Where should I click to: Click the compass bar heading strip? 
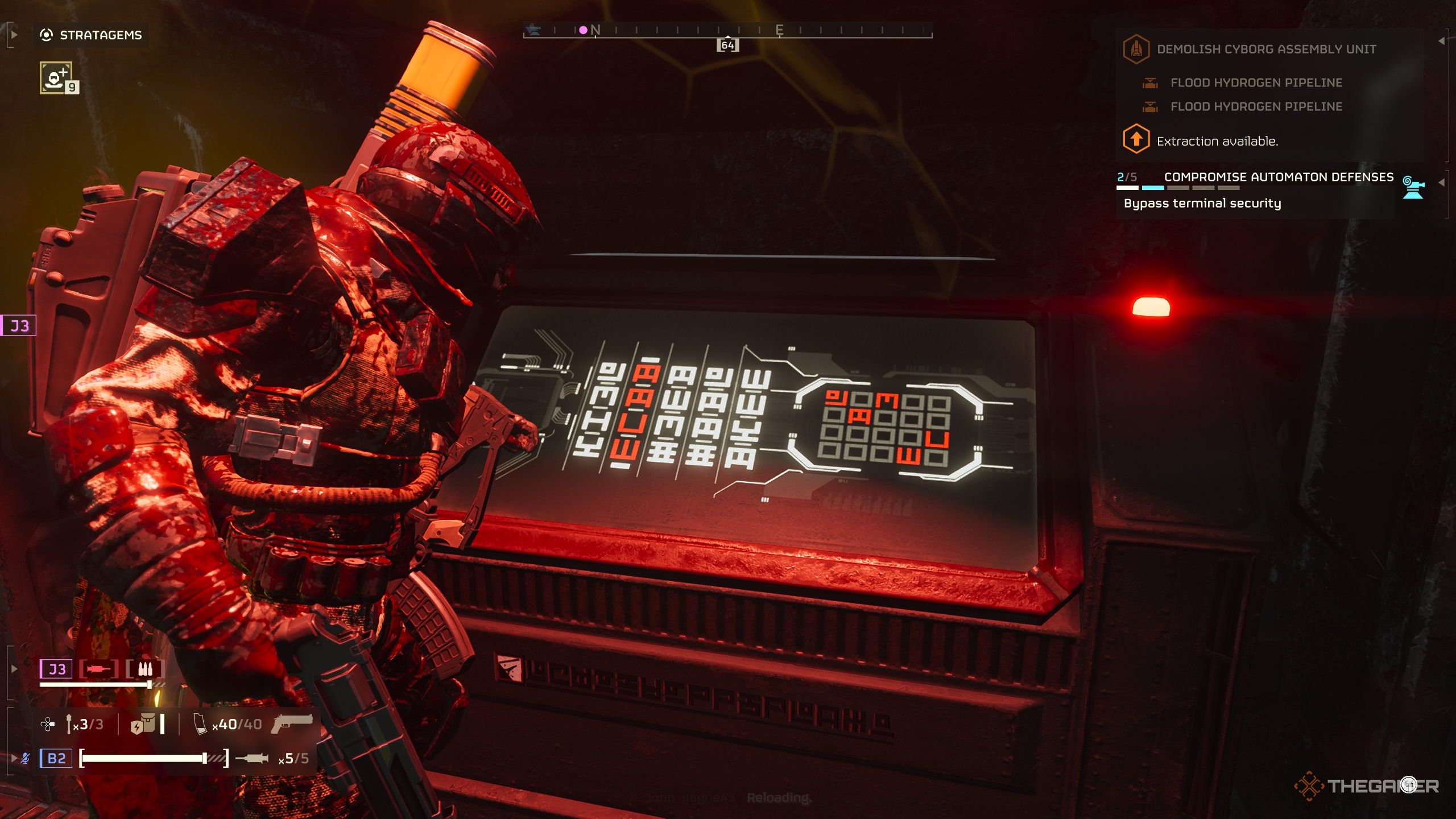(727, 31)
